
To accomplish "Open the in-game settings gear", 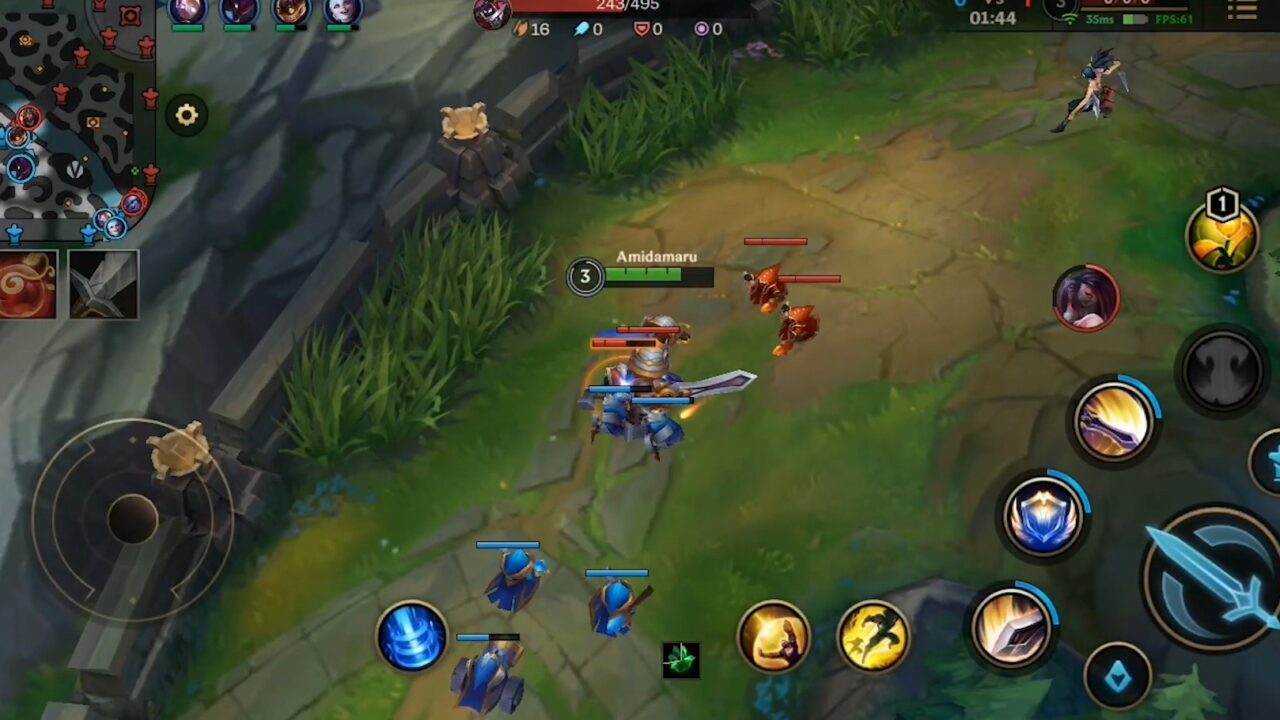I will coord(187,115).
